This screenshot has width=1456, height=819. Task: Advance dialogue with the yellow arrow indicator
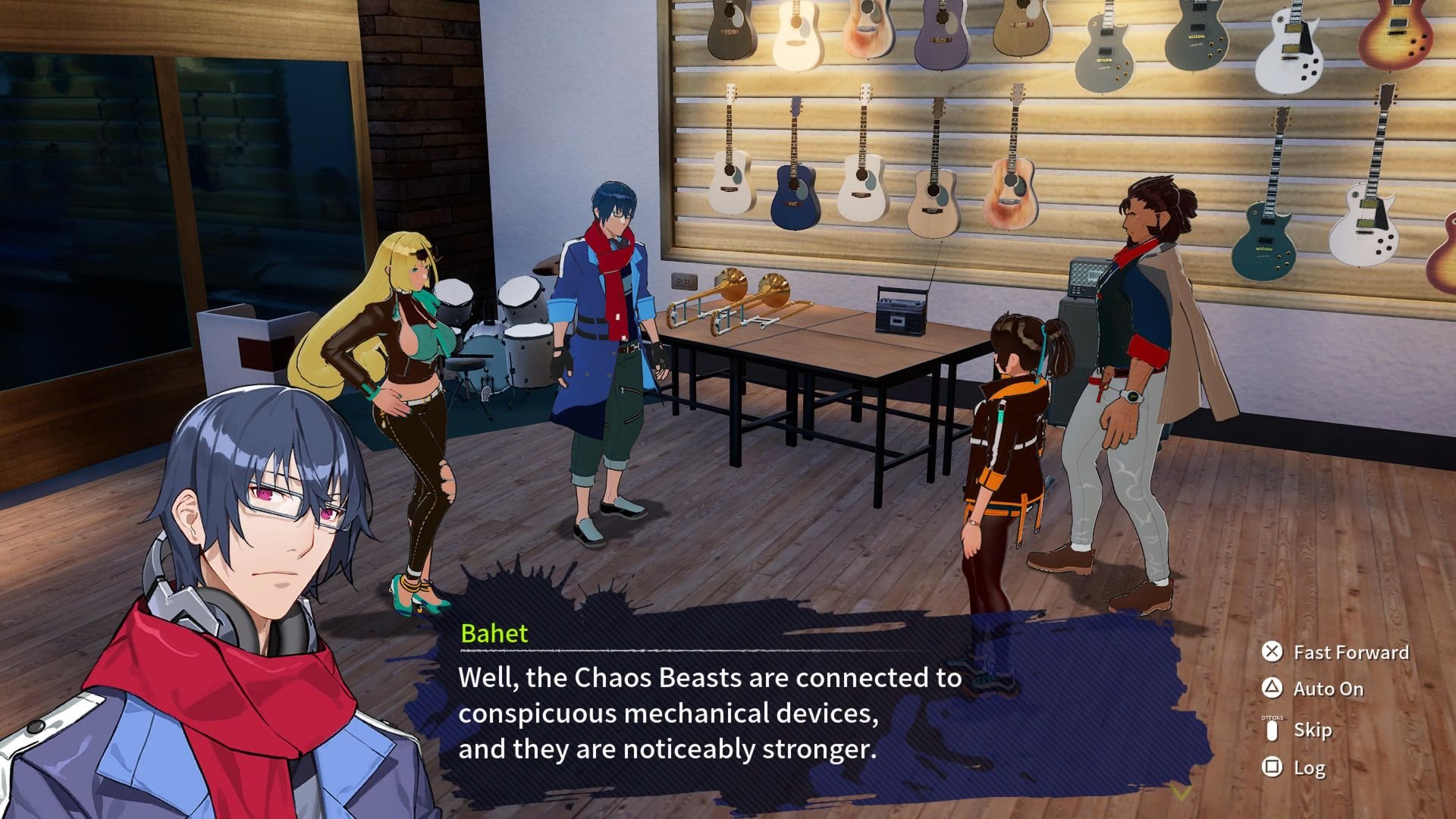[x=1181, y=793]
